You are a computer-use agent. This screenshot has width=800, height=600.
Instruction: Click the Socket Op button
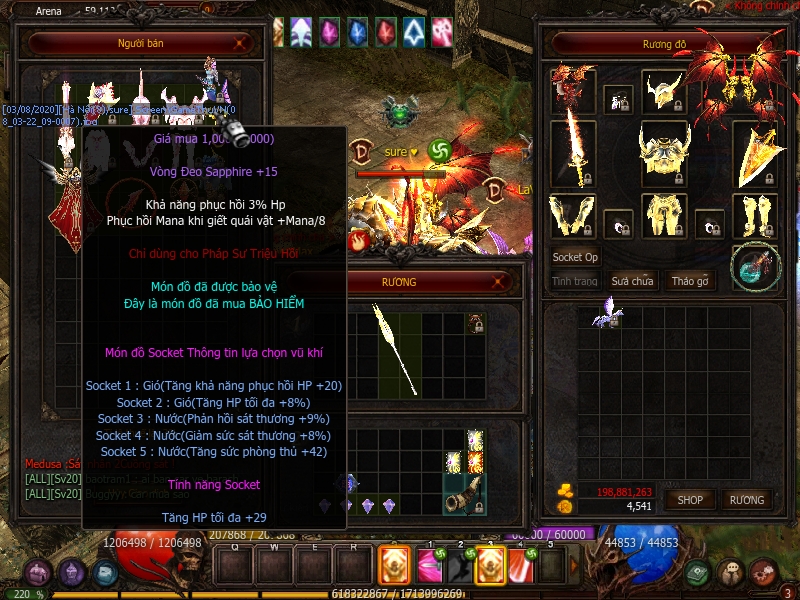575,257
